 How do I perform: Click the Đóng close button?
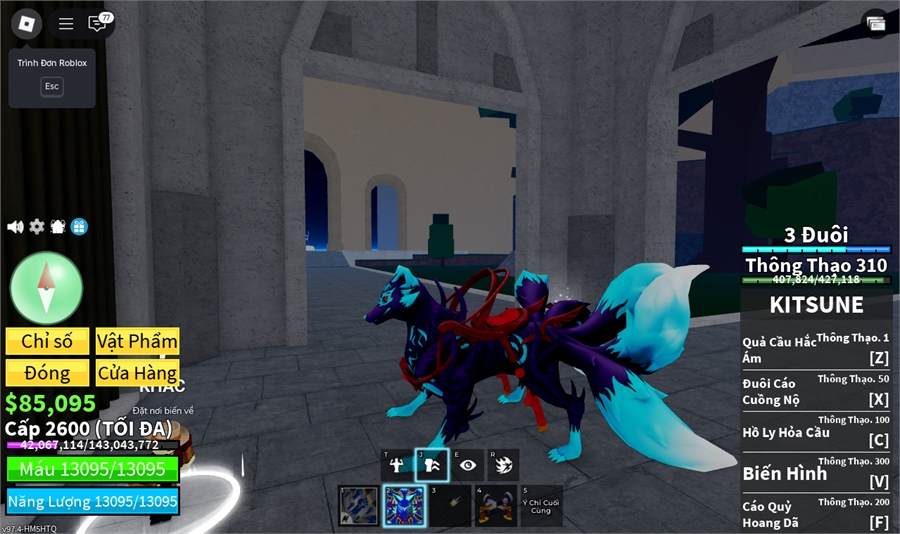[x=47, y=373]
